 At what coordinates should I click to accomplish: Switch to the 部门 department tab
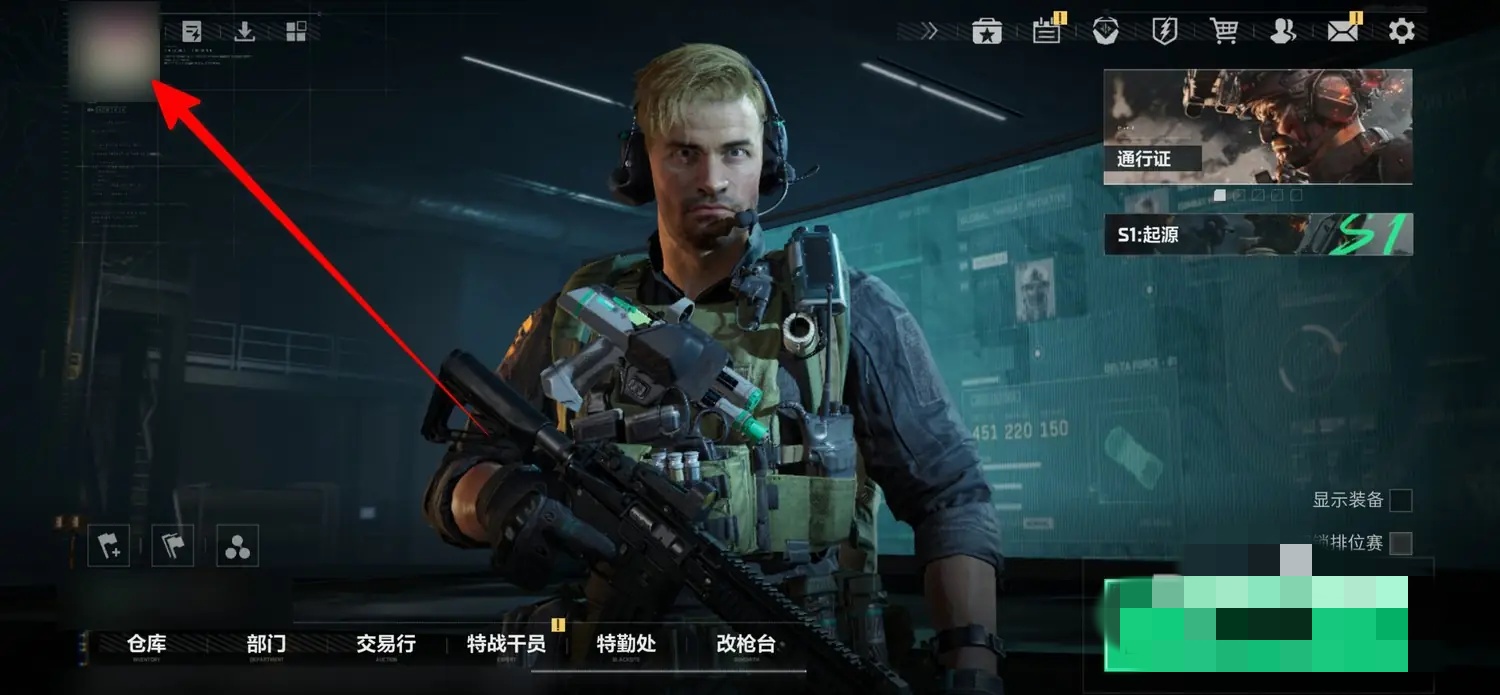point(266,645)
